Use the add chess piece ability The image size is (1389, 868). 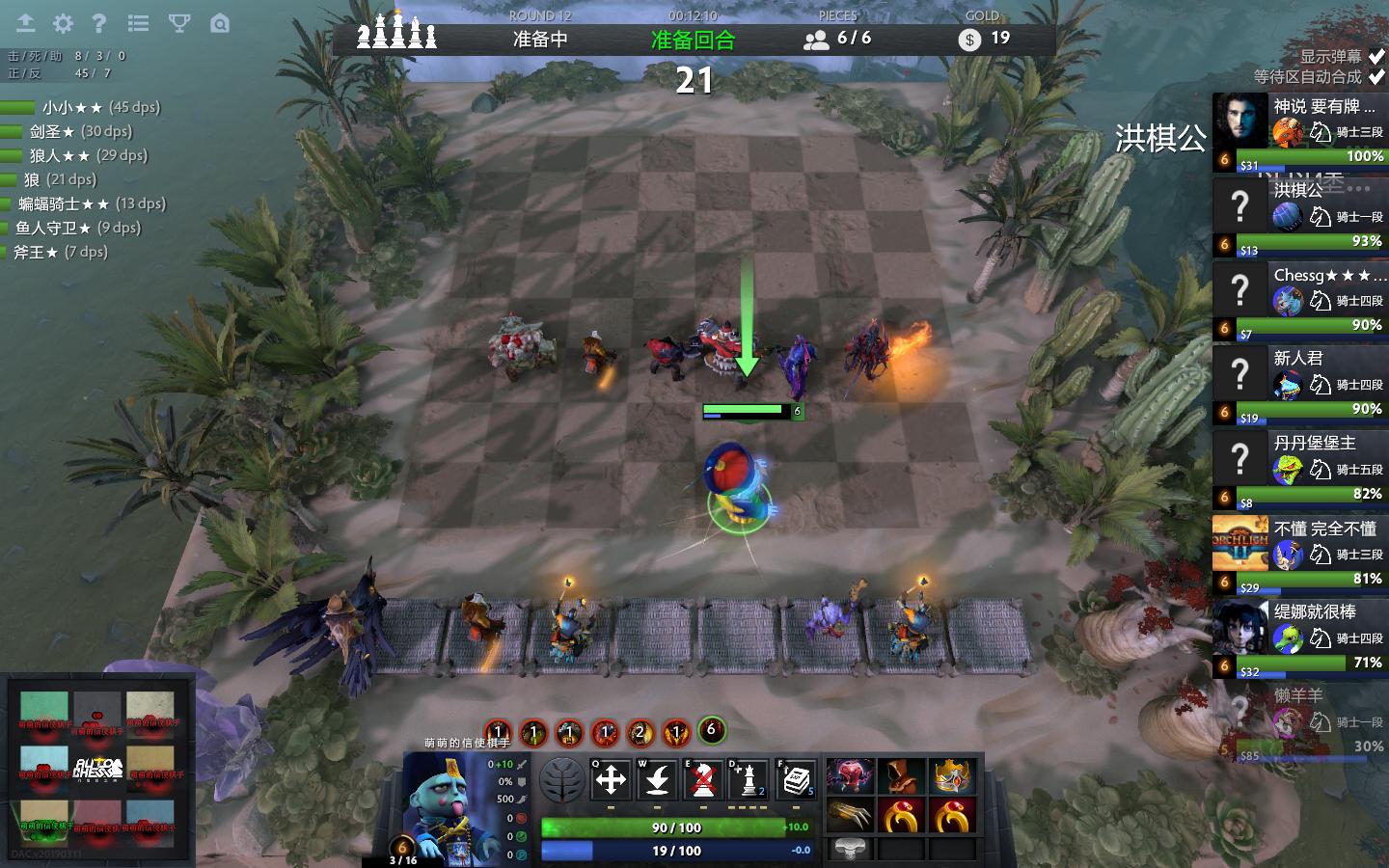(x=749, y=779)
